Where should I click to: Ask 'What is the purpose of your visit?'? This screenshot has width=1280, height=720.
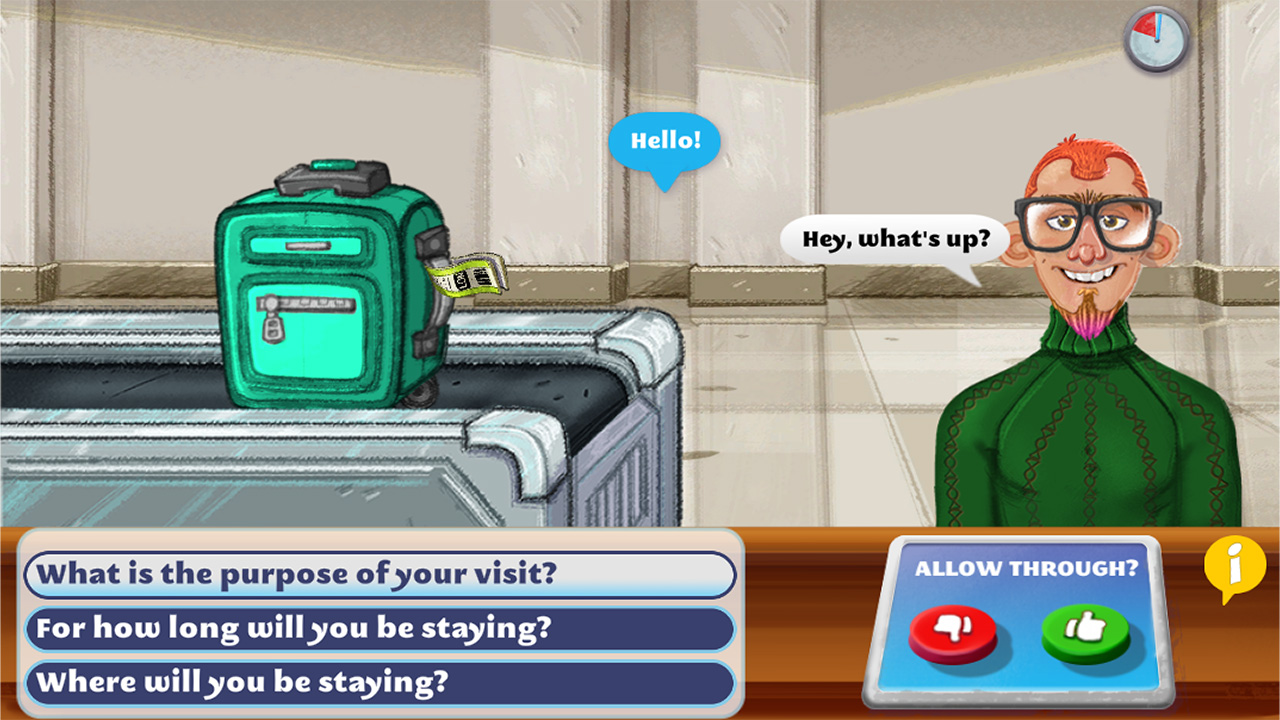[x=377, y=575]
